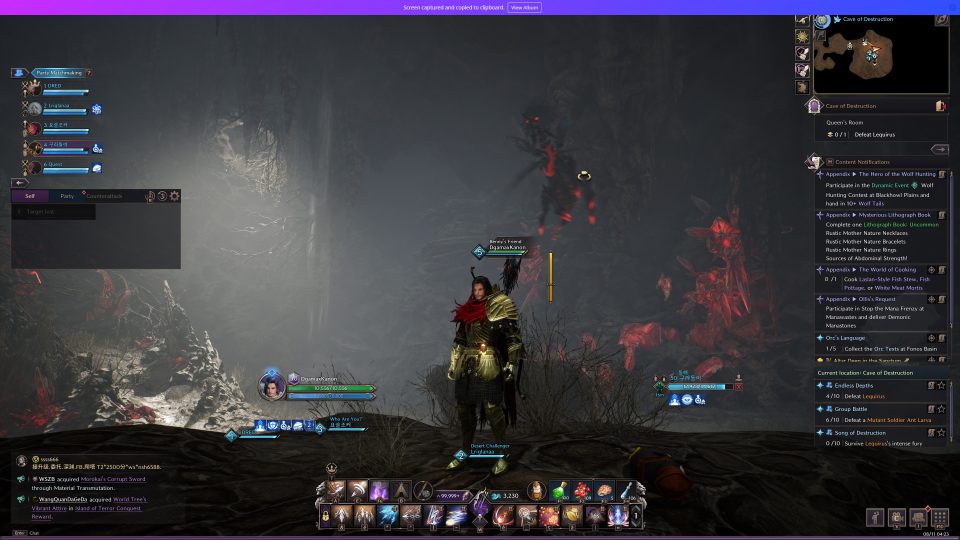Leave the dungeon via the exit door icon
Screen dimensions: 960x540
(940, 105)
